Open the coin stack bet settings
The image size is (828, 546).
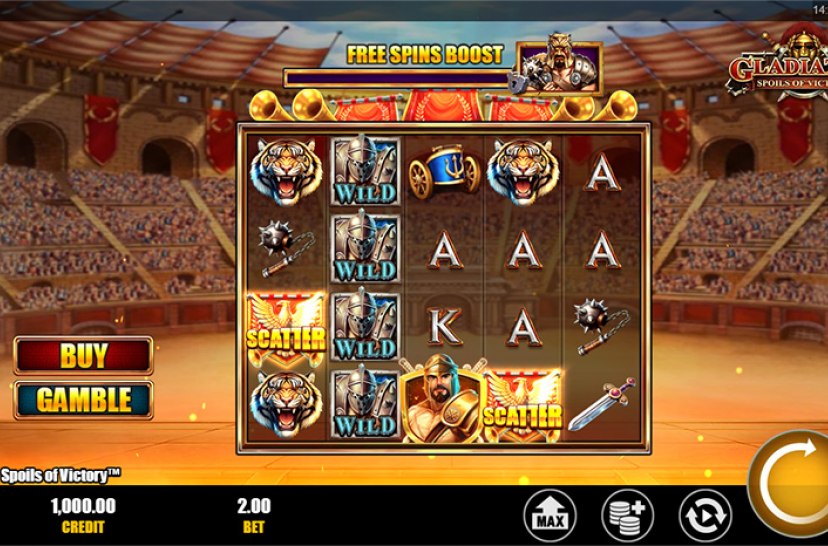(x=627, y=516)
